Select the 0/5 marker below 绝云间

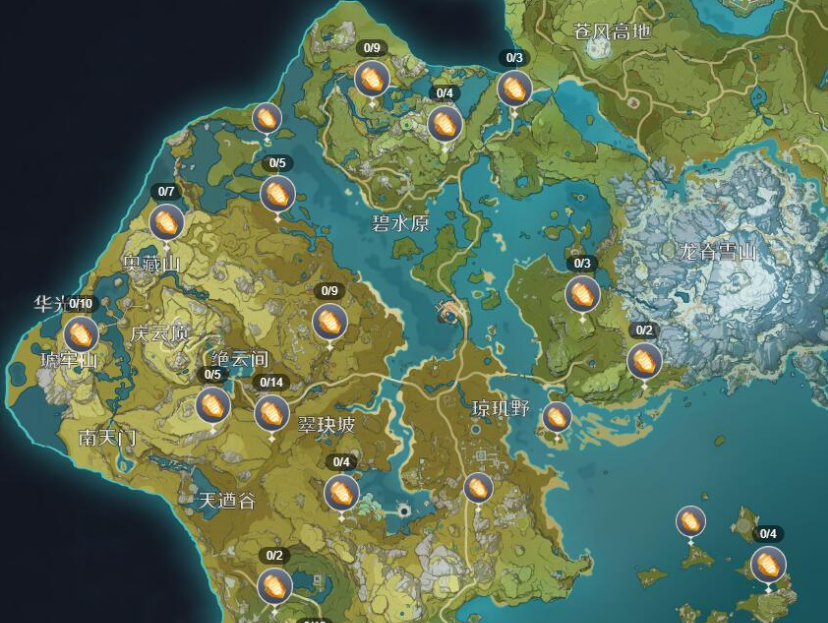pos(213,405)
